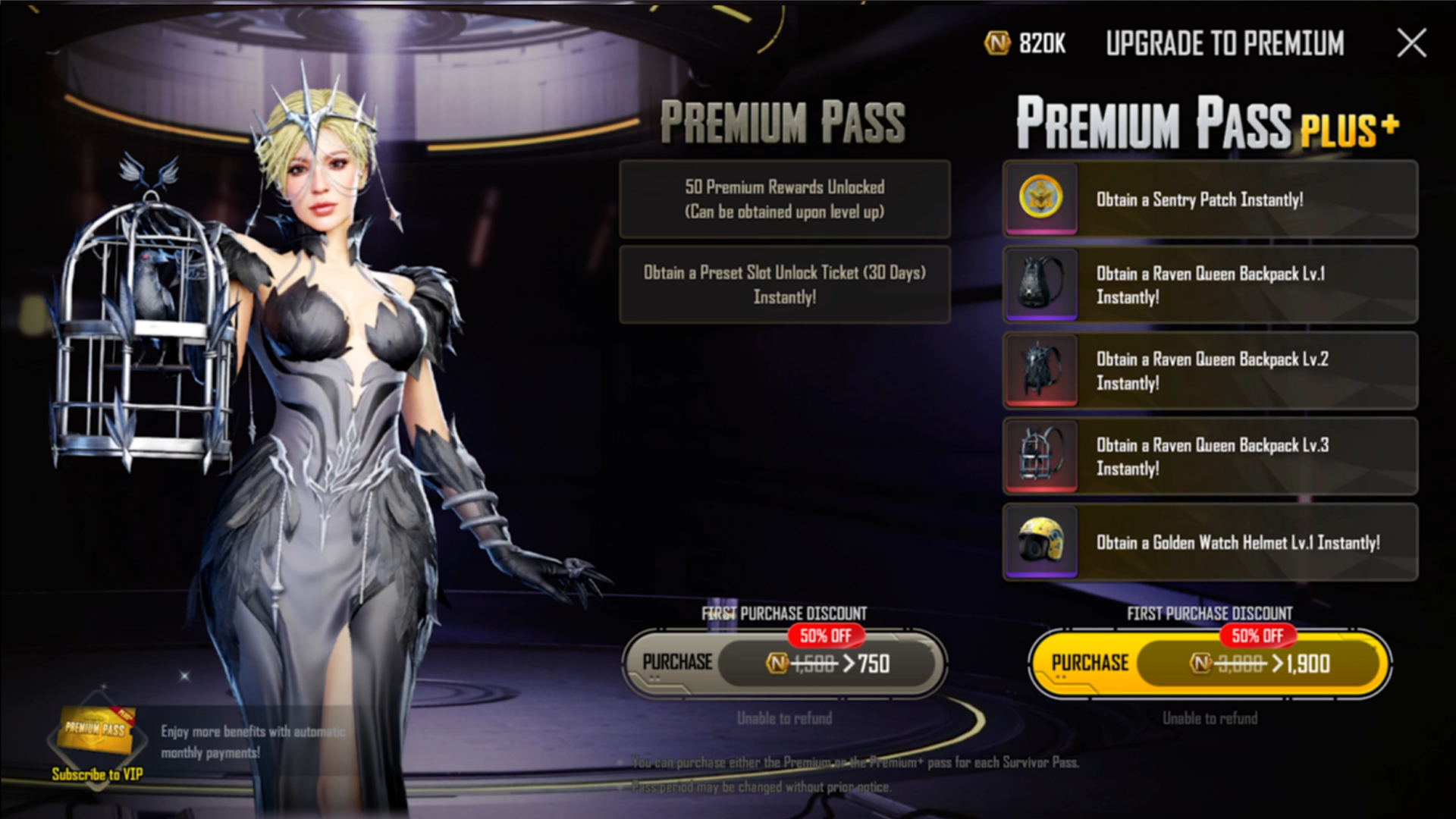
Task: Select the Sentry Patch reward row
Action: (1210, 199)
